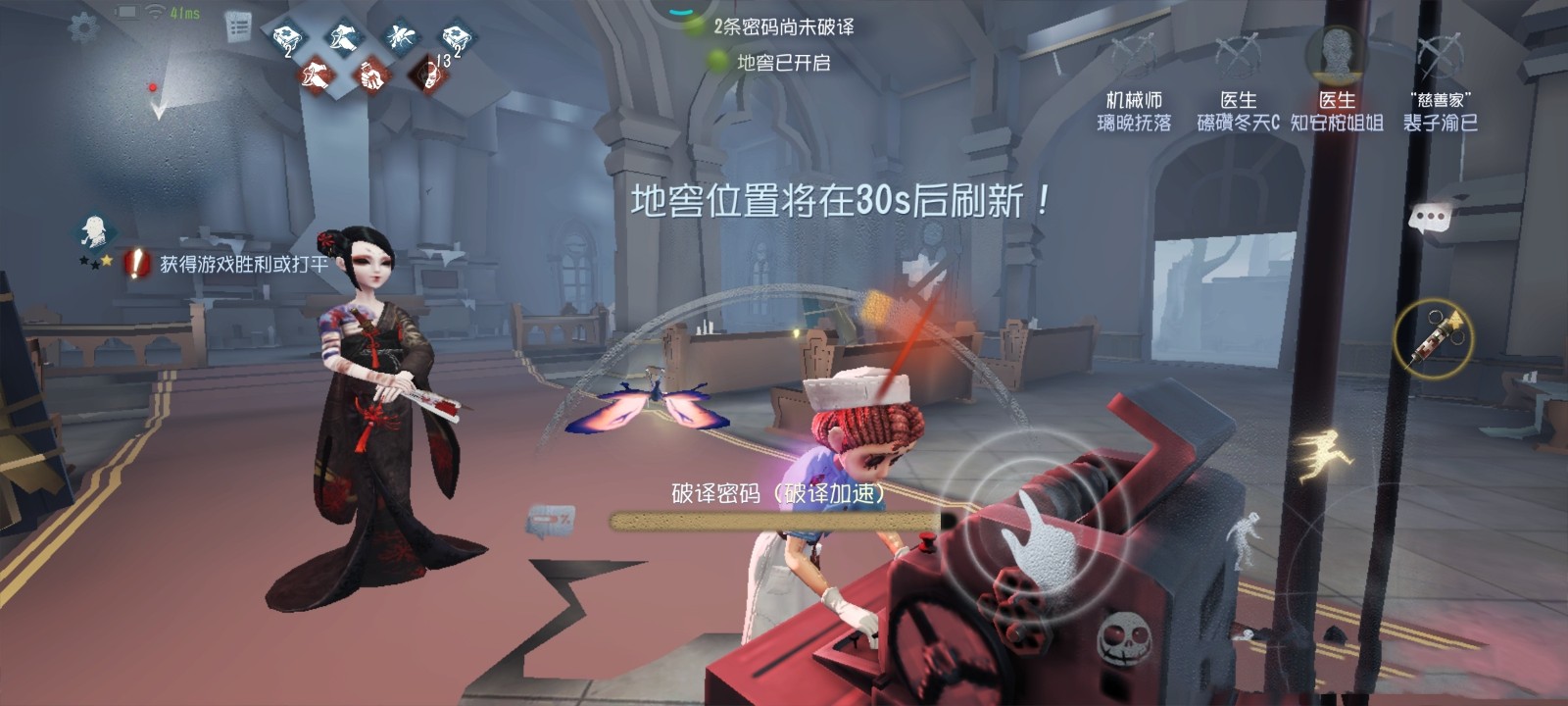Tap the red hunter face icon showing 13
Viewport: 1568px width, 706px height.
tap(428, 74)
